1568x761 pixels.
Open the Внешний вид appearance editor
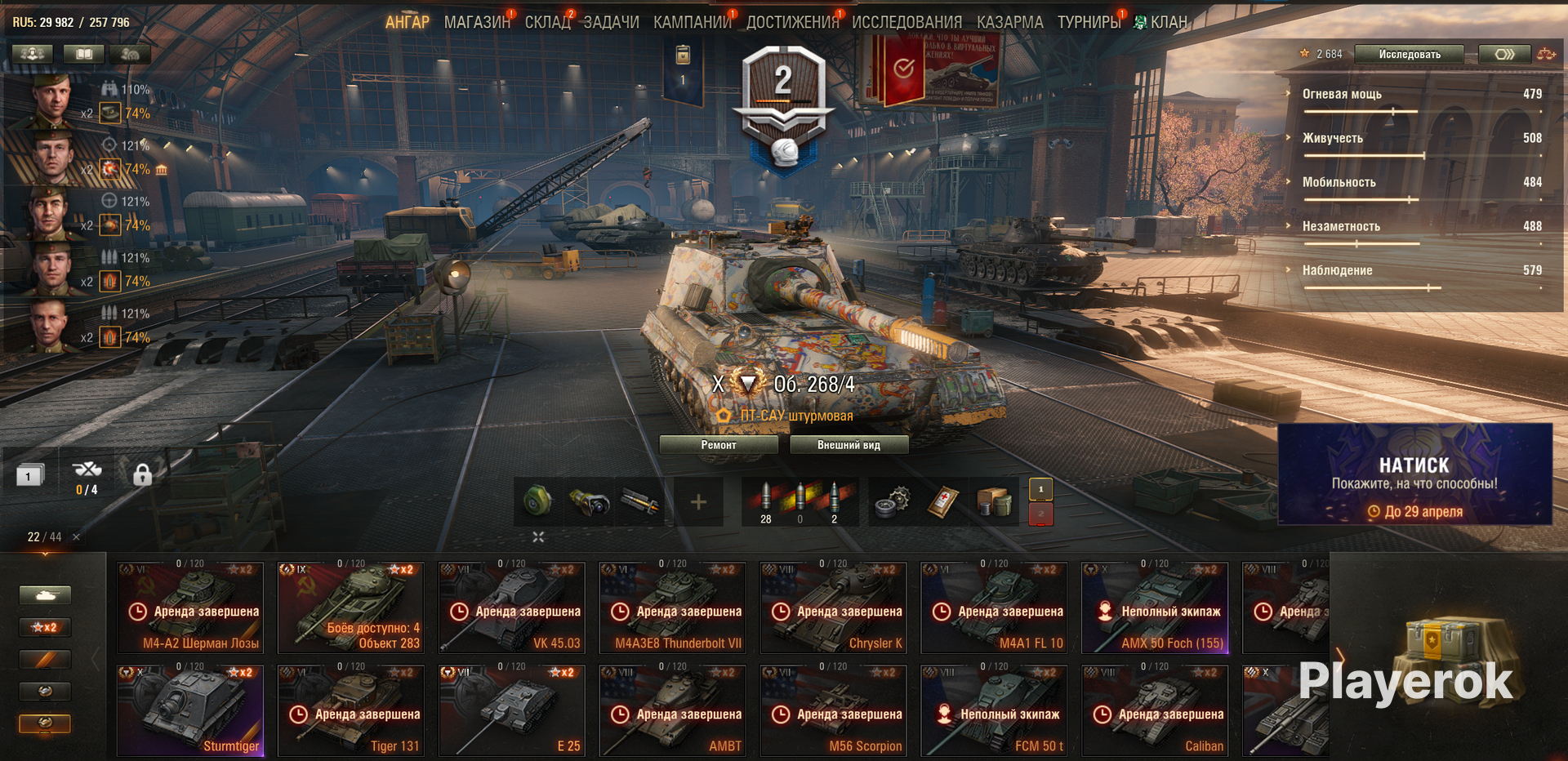[x=849, y=445]
